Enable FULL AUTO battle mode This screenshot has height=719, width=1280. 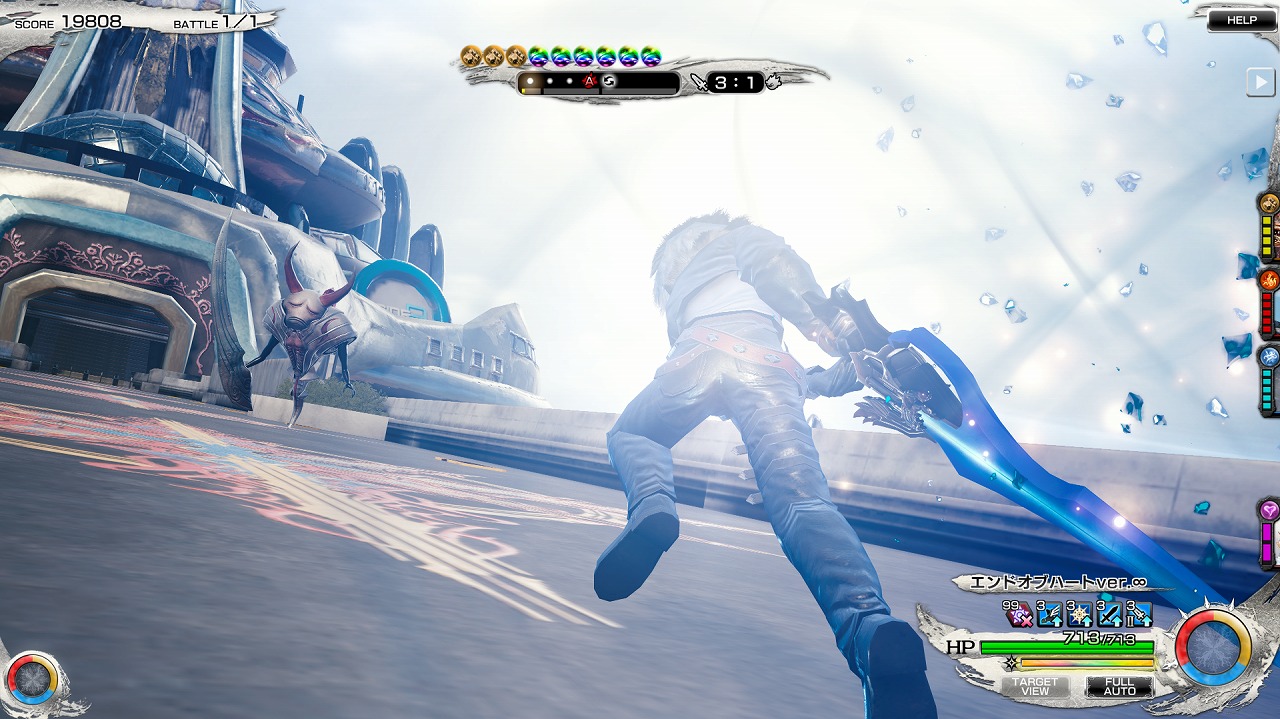(1119, 687)
